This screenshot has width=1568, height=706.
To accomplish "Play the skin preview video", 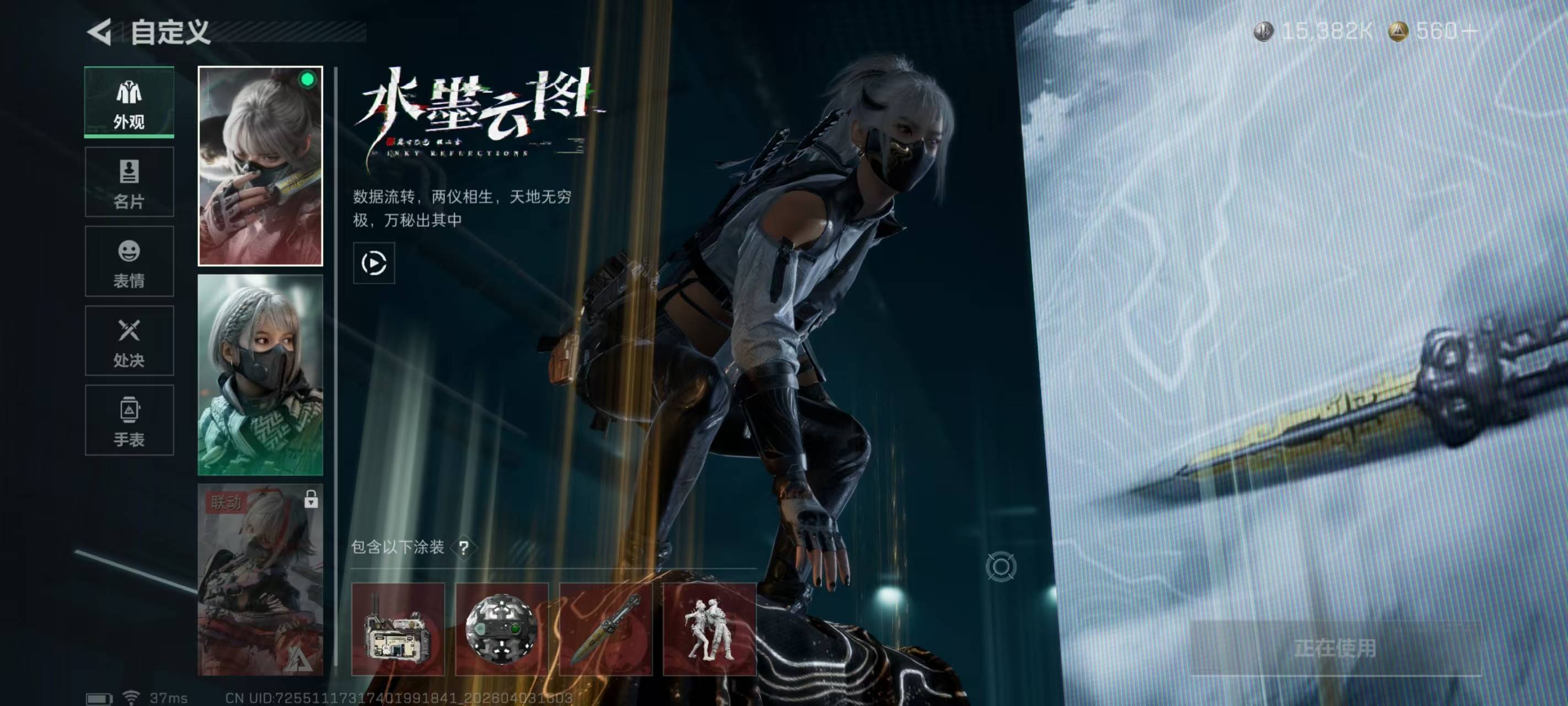I will 374,263.
